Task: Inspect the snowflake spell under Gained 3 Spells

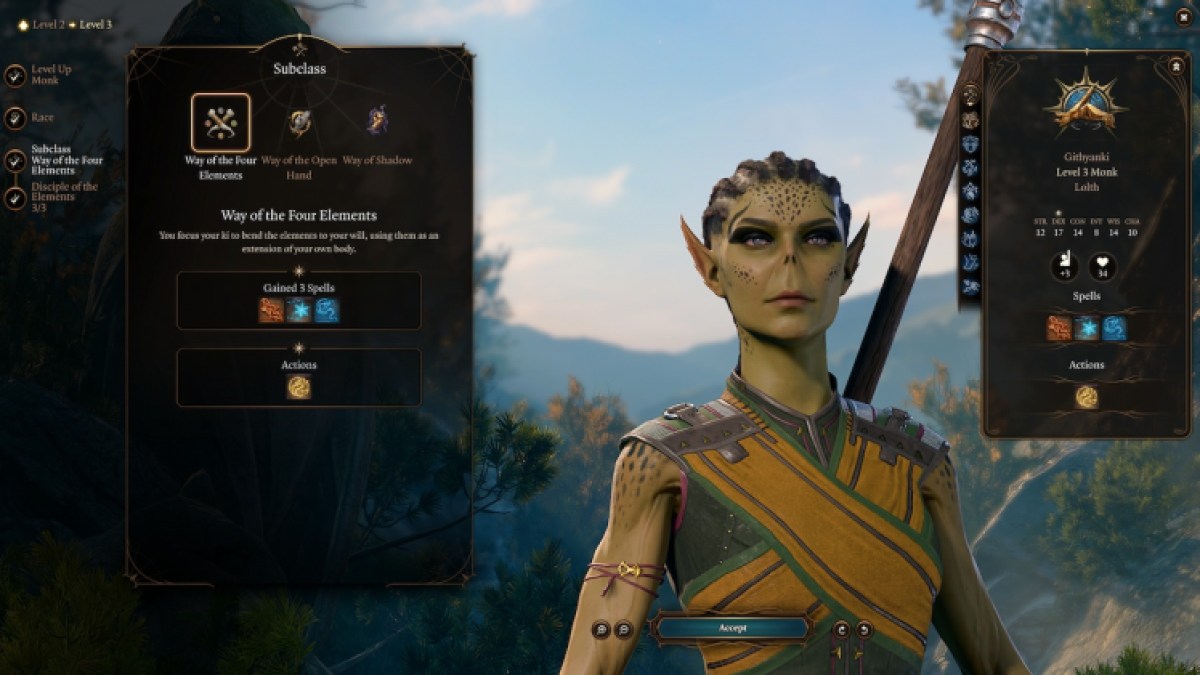Action: [x=299, y=310]
